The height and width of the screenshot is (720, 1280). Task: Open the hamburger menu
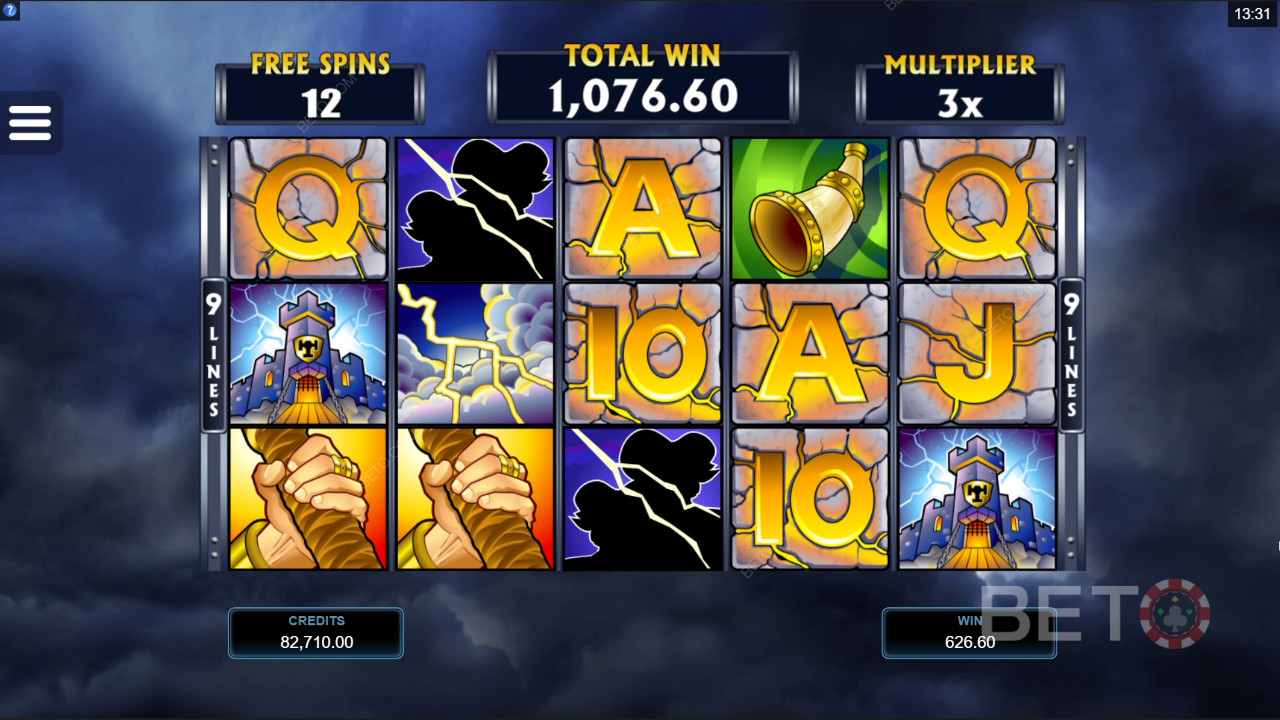(x=30, y=123)
